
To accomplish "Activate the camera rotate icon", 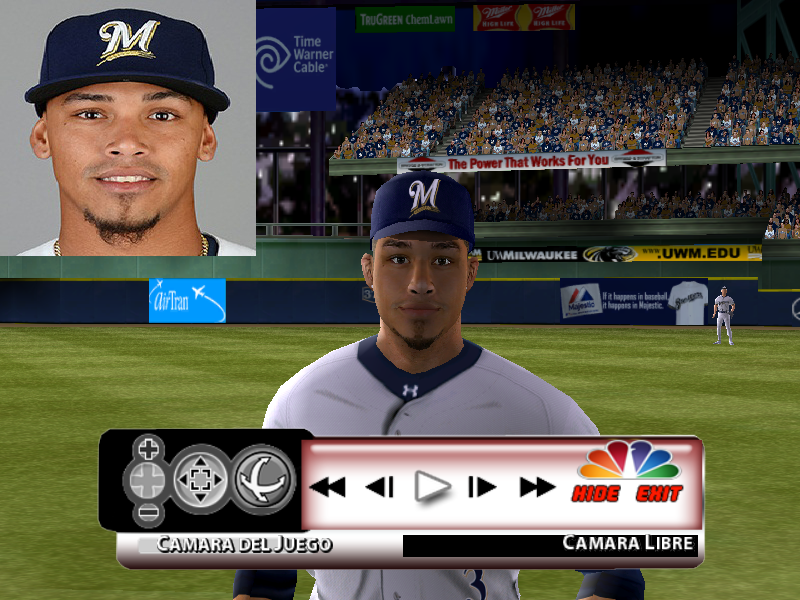I will pos(264,480).
